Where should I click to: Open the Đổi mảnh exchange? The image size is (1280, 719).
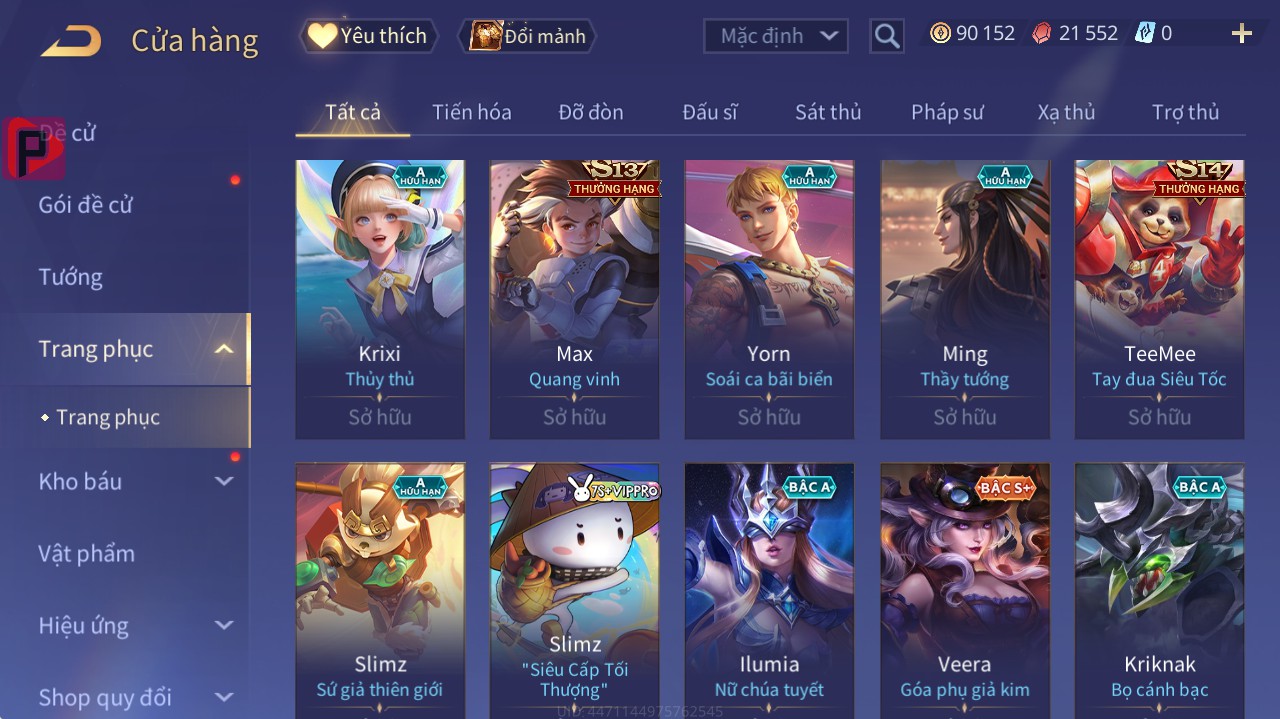pos(527,37)
